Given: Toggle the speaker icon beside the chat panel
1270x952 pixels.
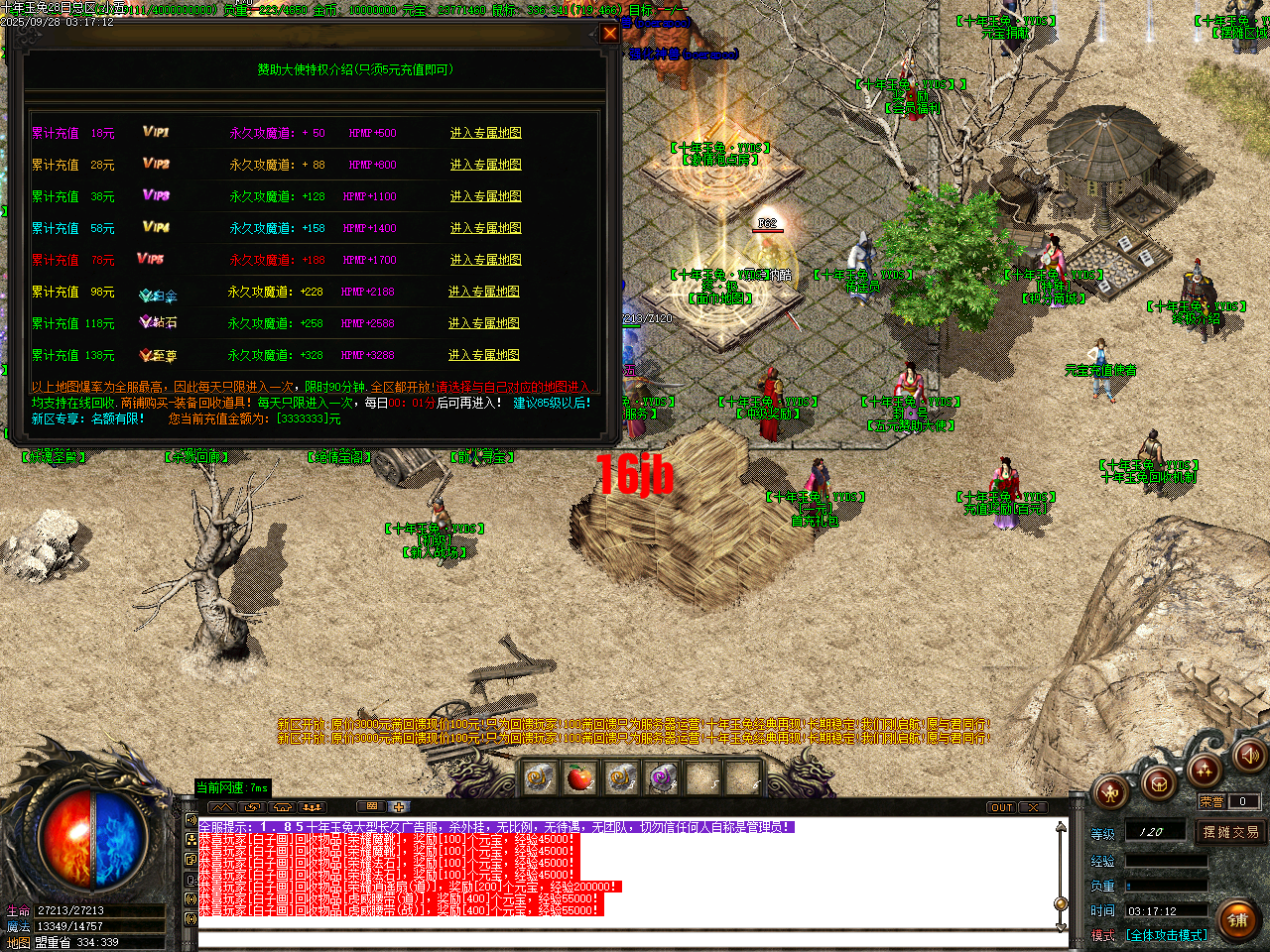Looking at the screenshot, I should pos(190,822).
